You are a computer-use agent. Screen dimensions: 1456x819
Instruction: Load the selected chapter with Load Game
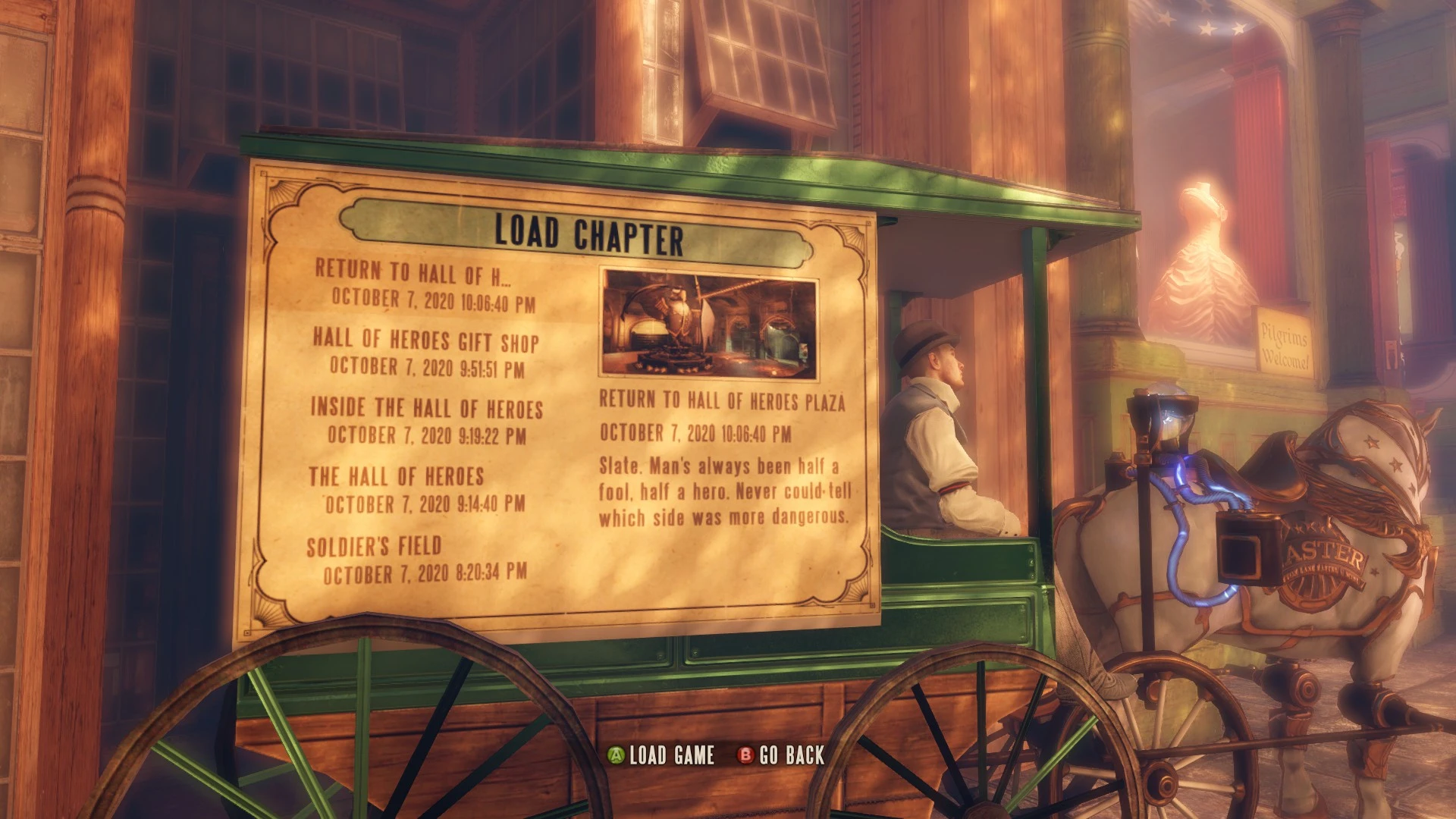click(x=662, y=755)
